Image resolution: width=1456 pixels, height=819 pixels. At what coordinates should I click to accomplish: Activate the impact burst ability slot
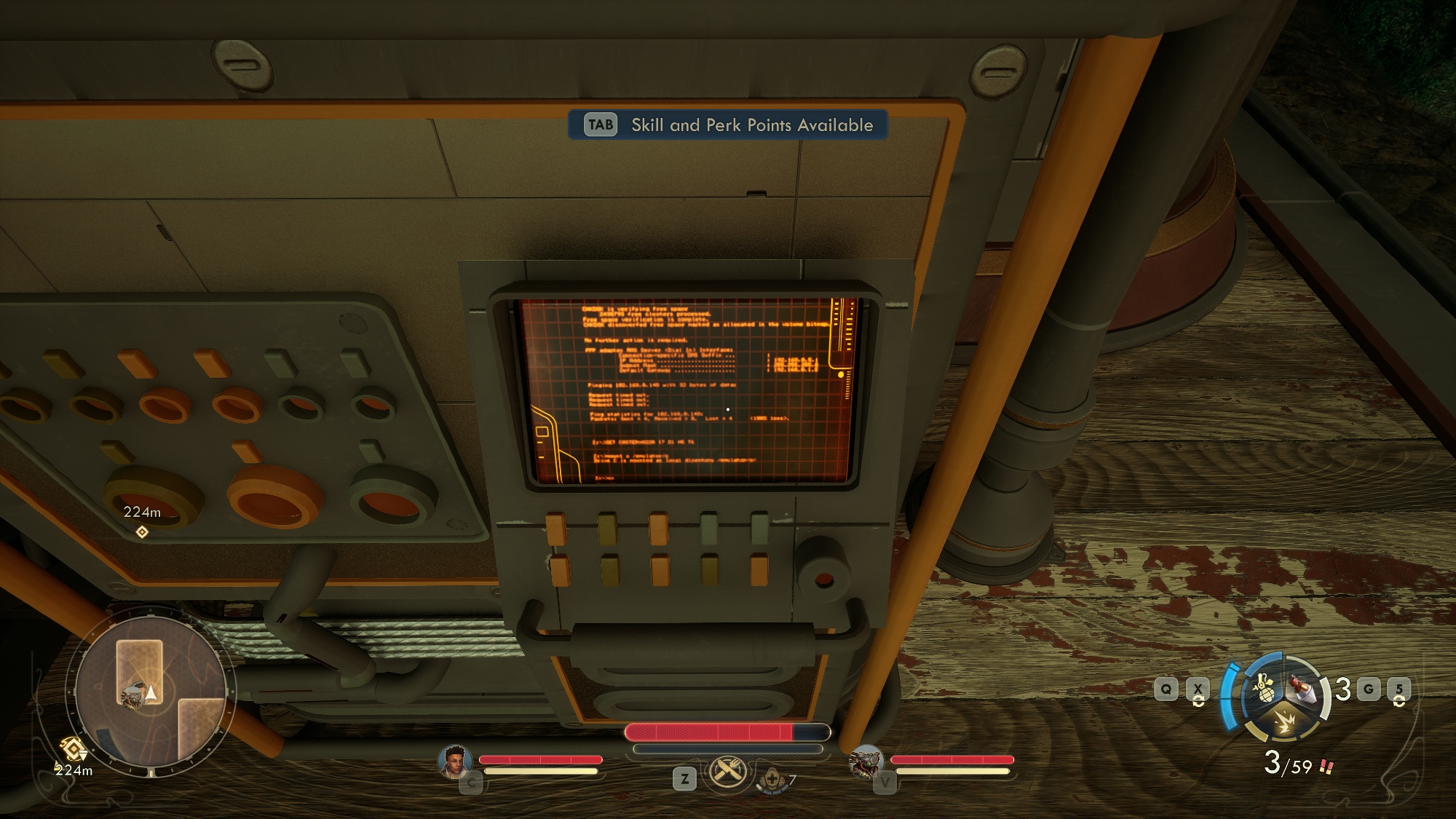coord(1284,723)
